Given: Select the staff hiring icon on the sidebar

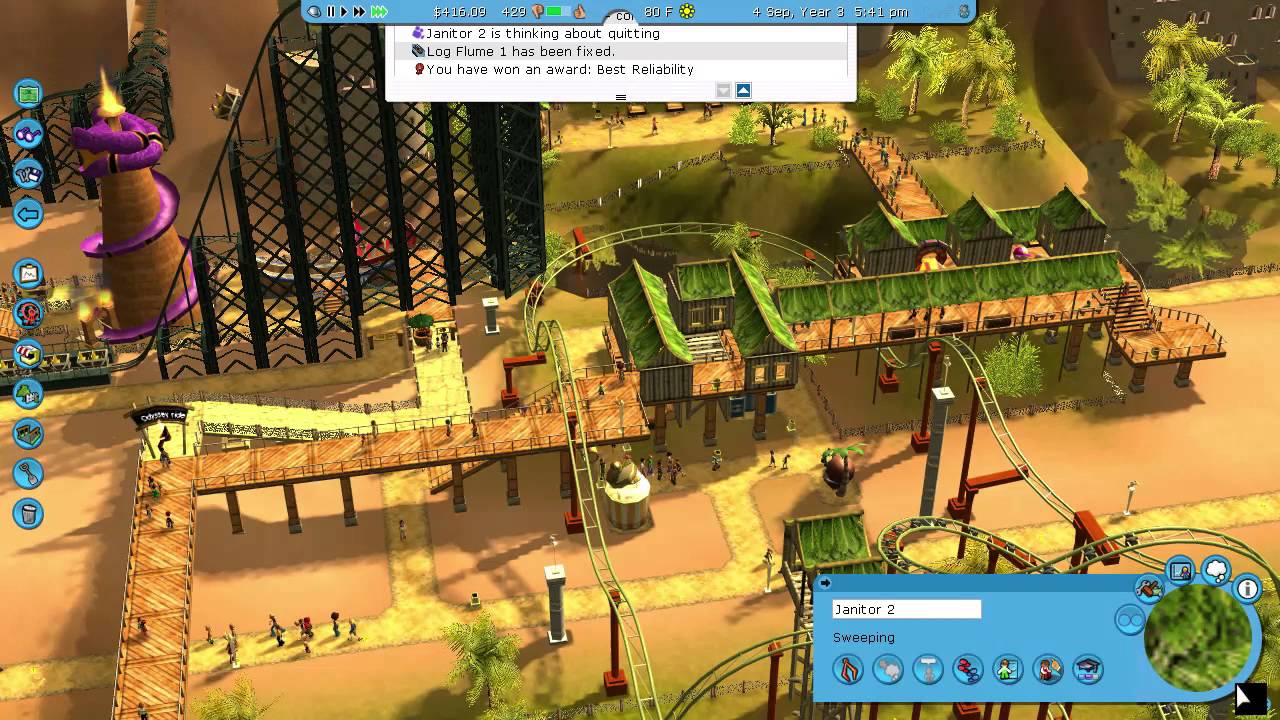Looking at the screenshot, I should [28, 173].
